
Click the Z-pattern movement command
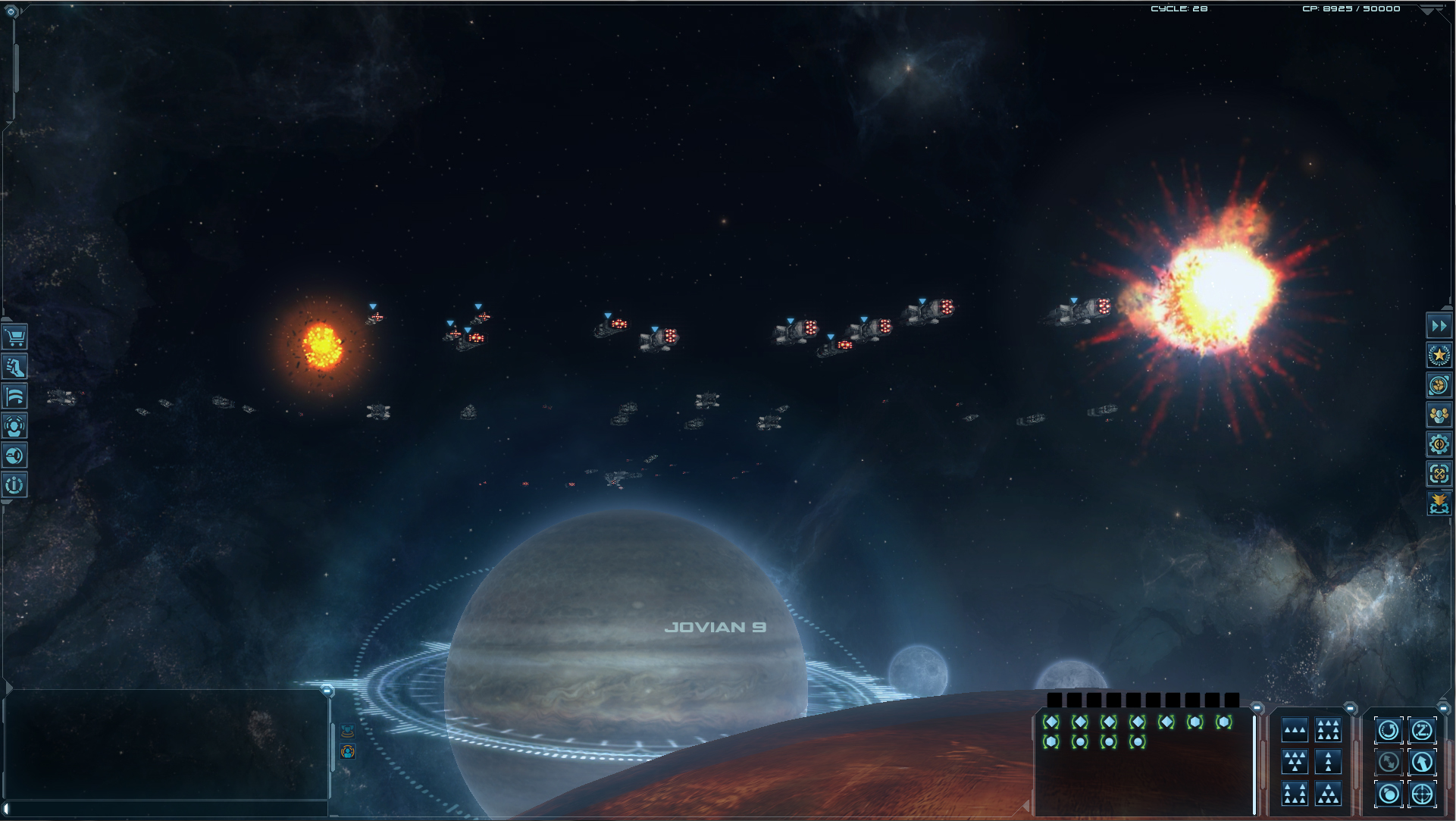[x=1422, y=731]
